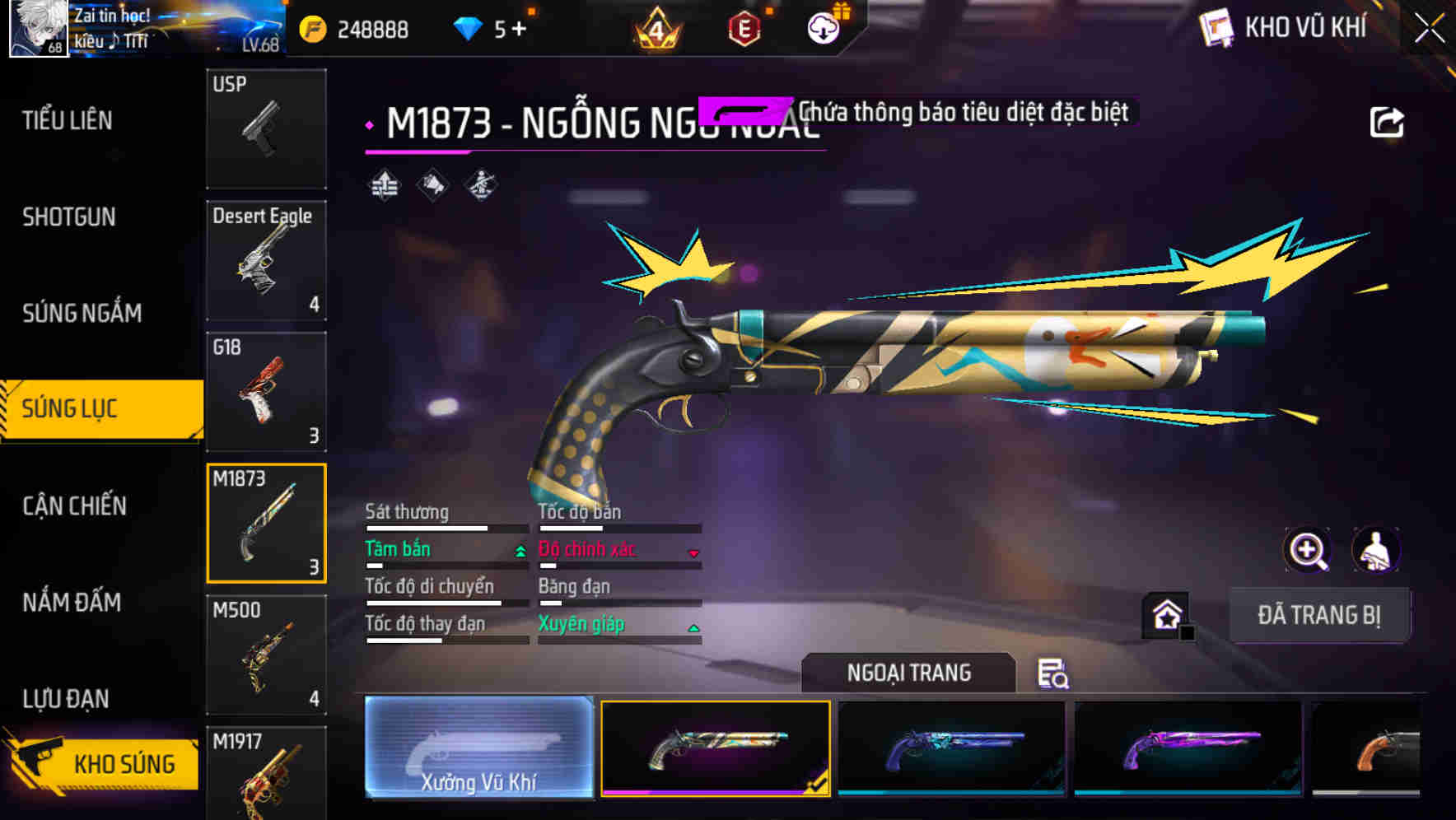Select the magnifier zoom weapon preview icon

1309,550
